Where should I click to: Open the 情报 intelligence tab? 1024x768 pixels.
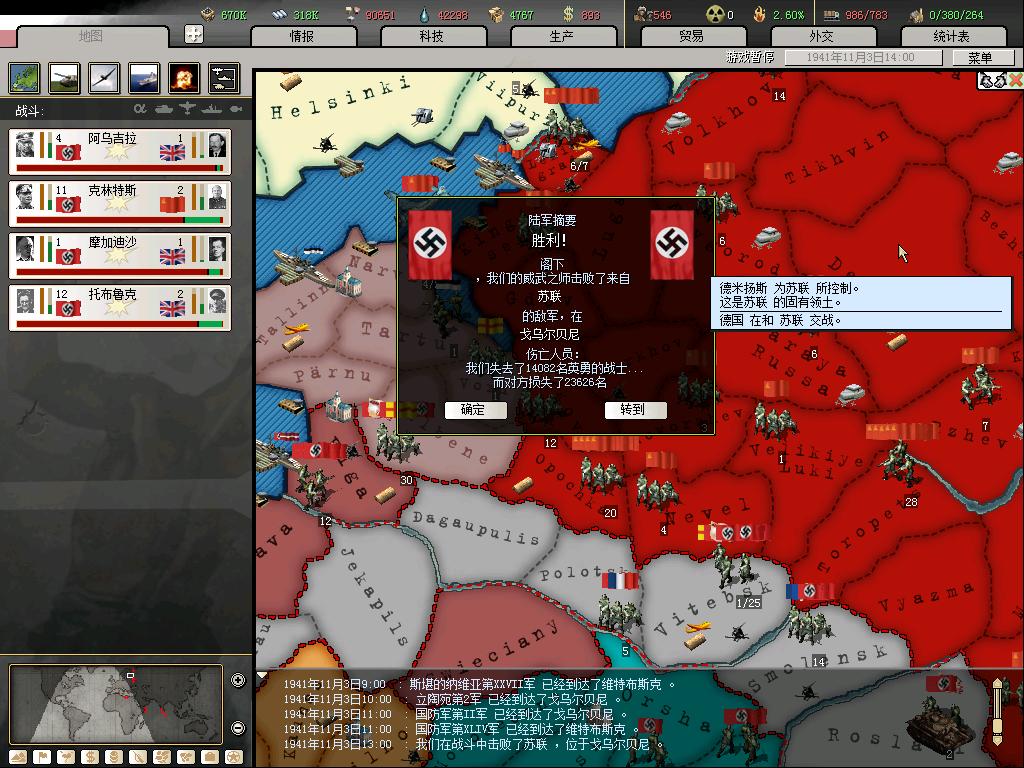click(301, 37)
